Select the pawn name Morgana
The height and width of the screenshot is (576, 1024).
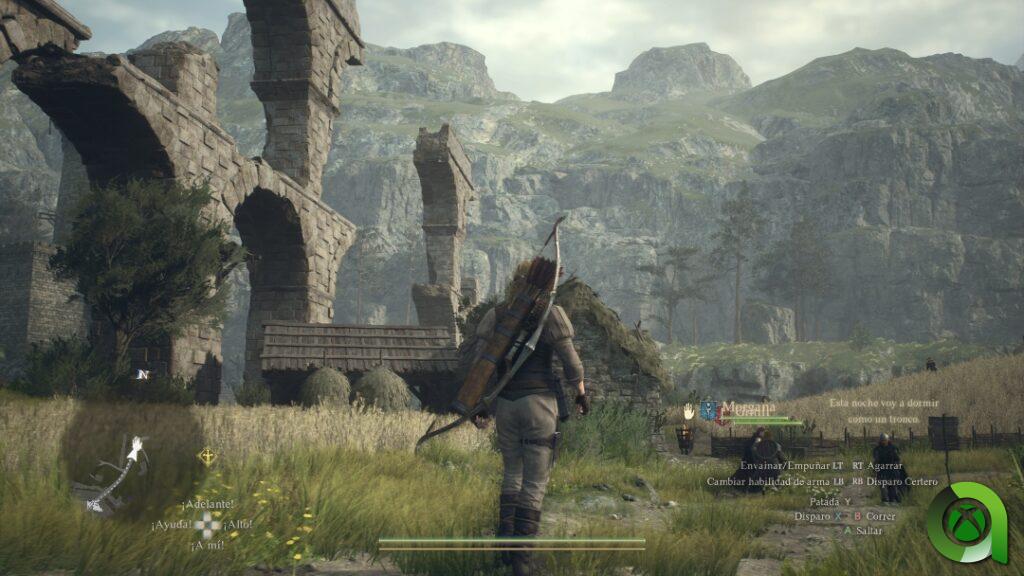pyautogui.click(x=750, y=409)
